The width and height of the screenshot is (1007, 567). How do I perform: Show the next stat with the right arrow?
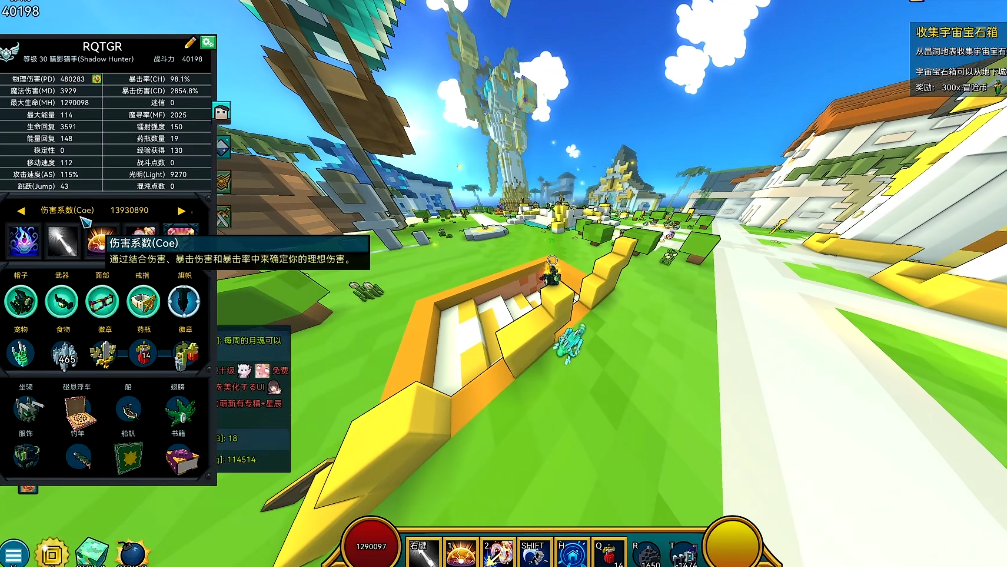(x=181, y=211)
